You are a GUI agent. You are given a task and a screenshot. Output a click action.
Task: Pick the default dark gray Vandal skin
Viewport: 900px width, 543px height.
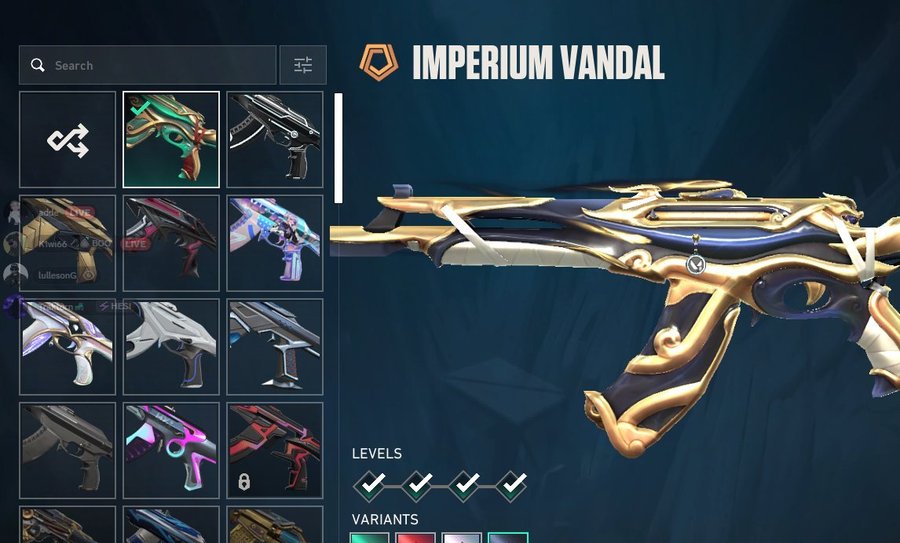tap(68, 450)
